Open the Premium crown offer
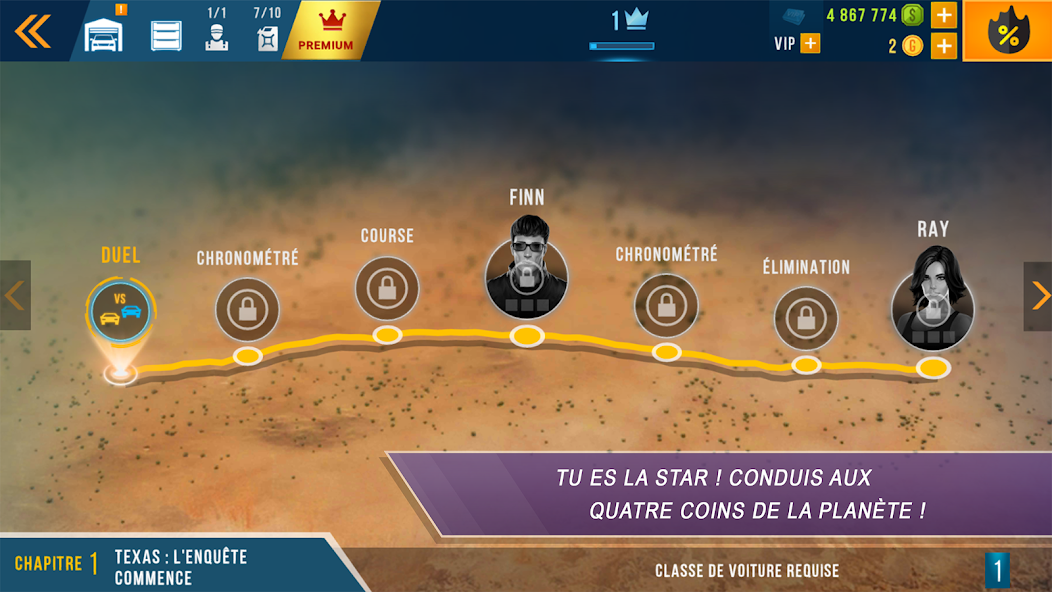Image resolution: width=1052 pixels, height=592 pixels. click(326, 31)
